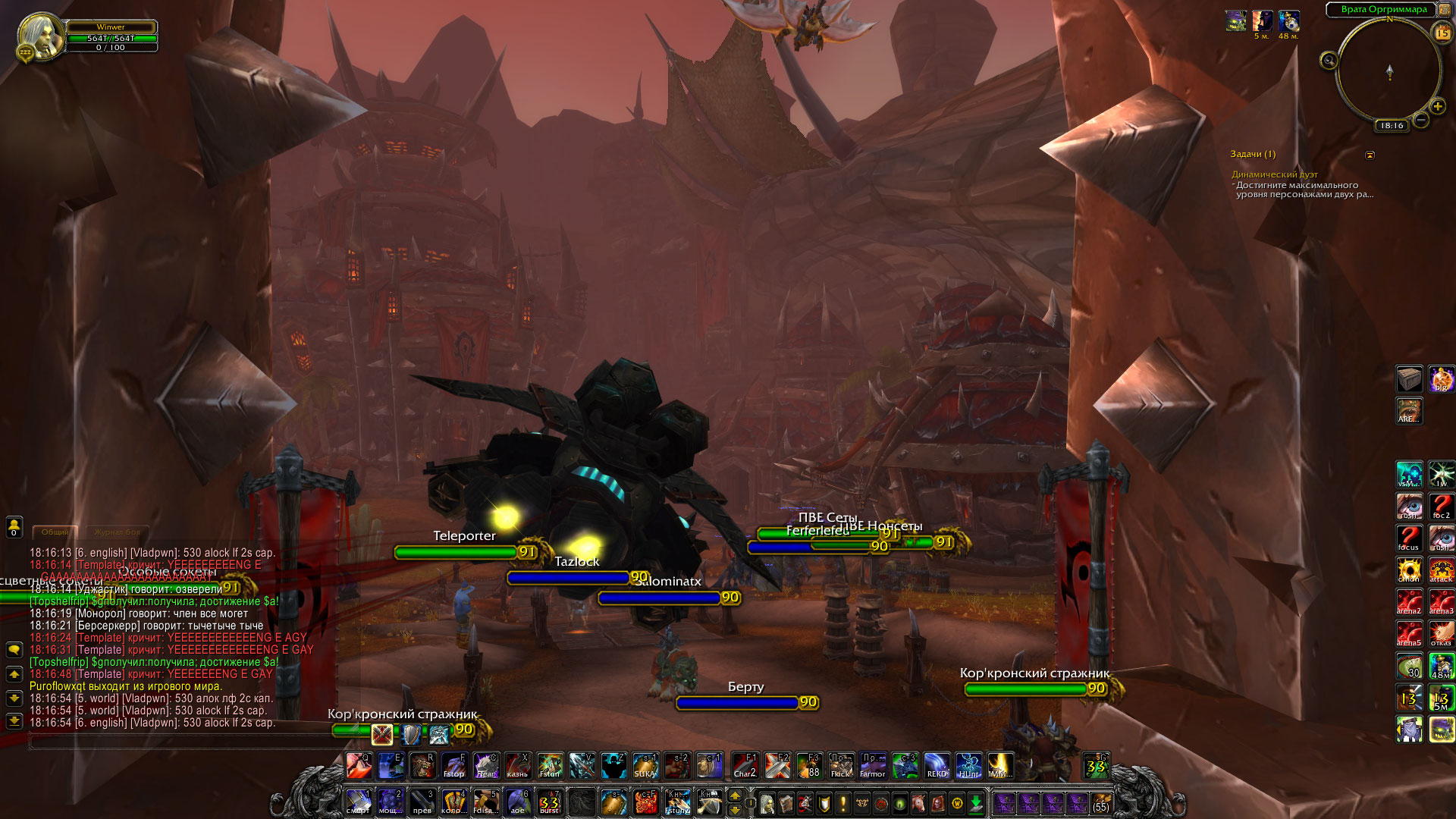This screenshot has width=1456, height=819.
Task: Open the yellow exclamation quest log button
Action: click(843, 802)
